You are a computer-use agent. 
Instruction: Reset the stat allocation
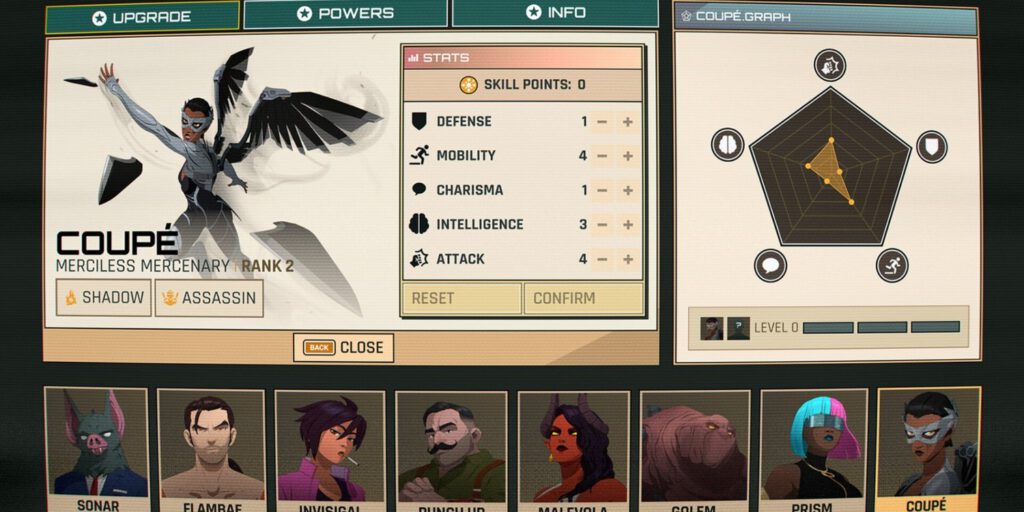[x=461, y=298]
